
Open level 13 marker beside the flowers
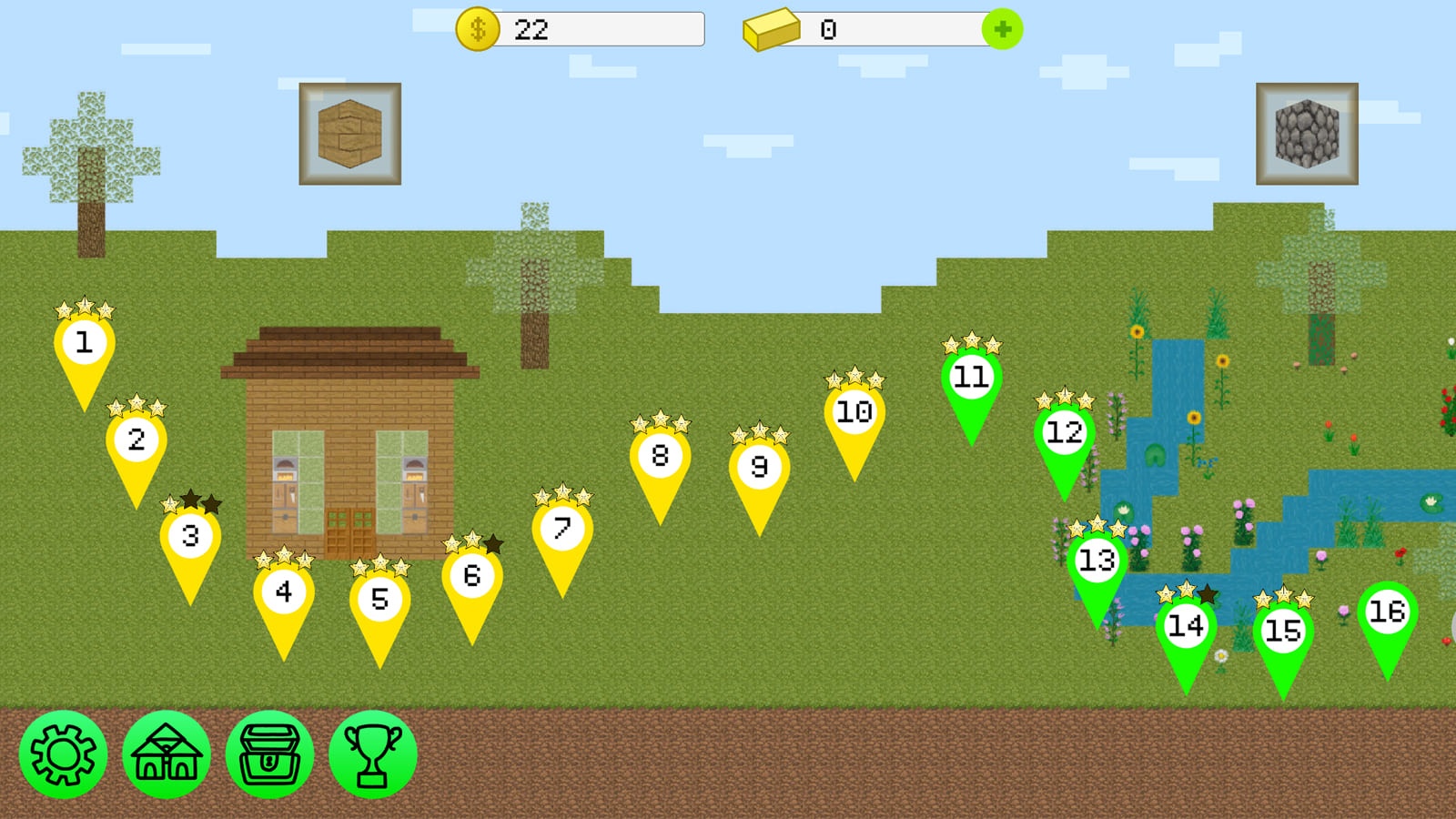pyautogui.click(x=1097, y=561)
